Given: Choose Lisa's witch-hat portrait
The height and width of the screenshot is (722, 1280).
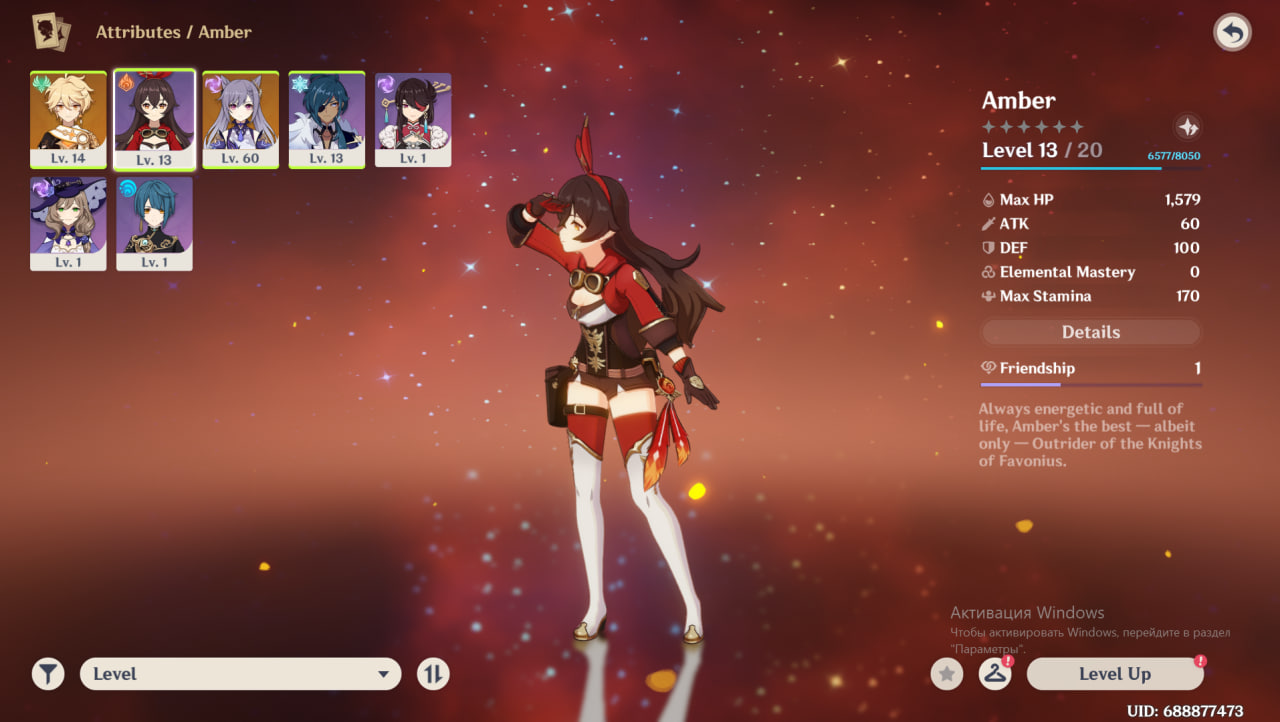Looking at the screenshot, I should pyautogui.click(x=68, y=223).
